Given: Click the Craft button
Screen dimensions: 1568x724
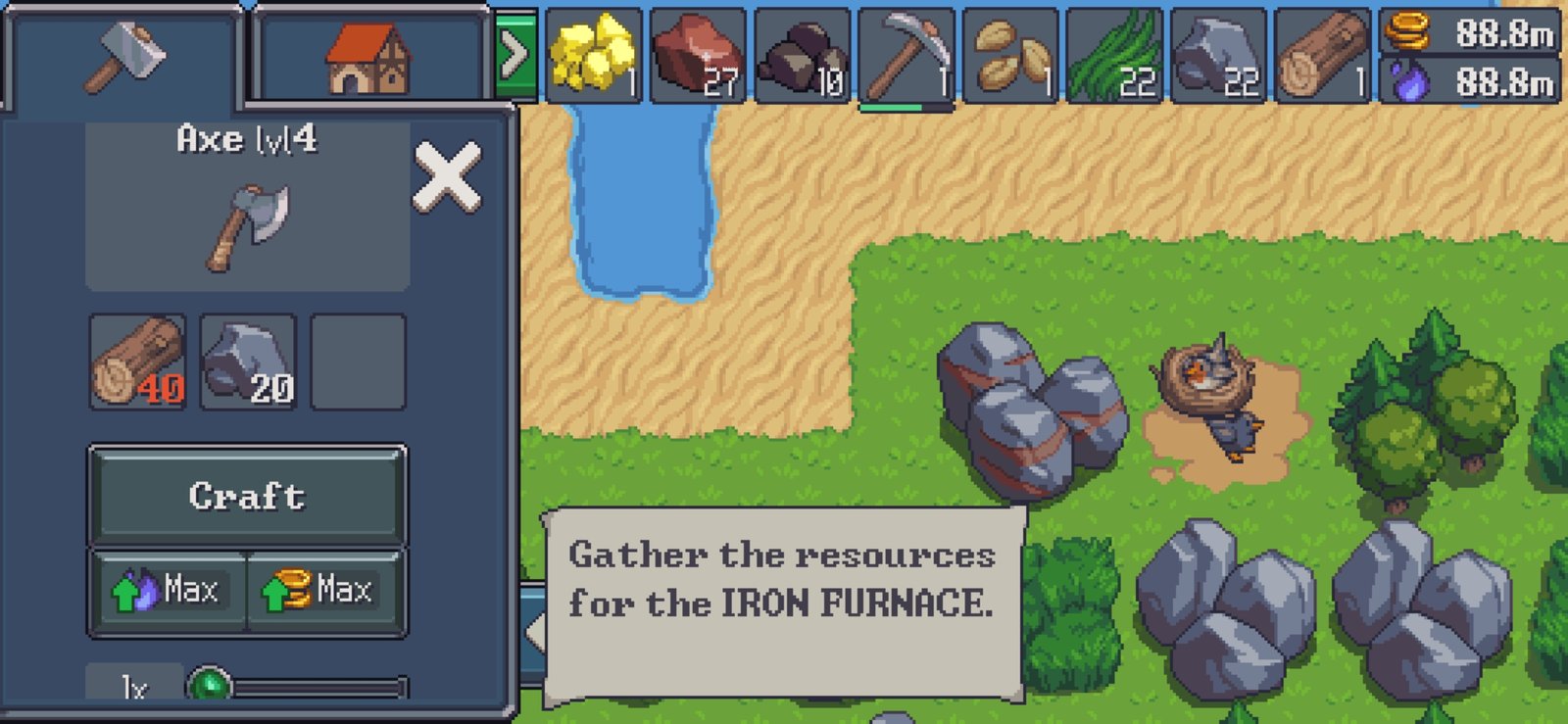Looking at the screenshot, I should 247,496.
